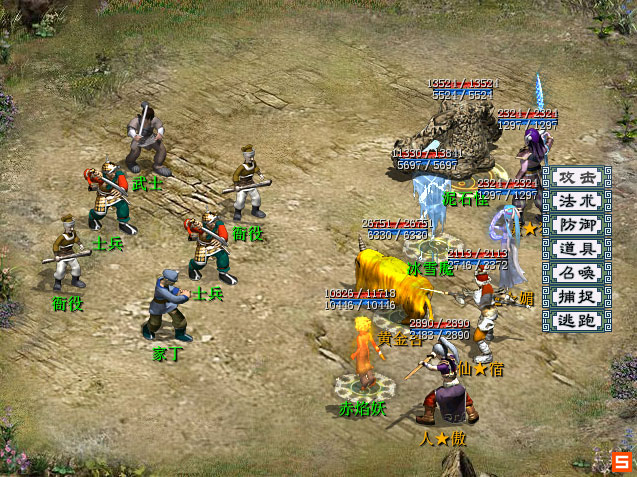Select the 防御 (Defend) command
Image resolution: width=637 pixels, height=477 pixels.
point(577,225)
